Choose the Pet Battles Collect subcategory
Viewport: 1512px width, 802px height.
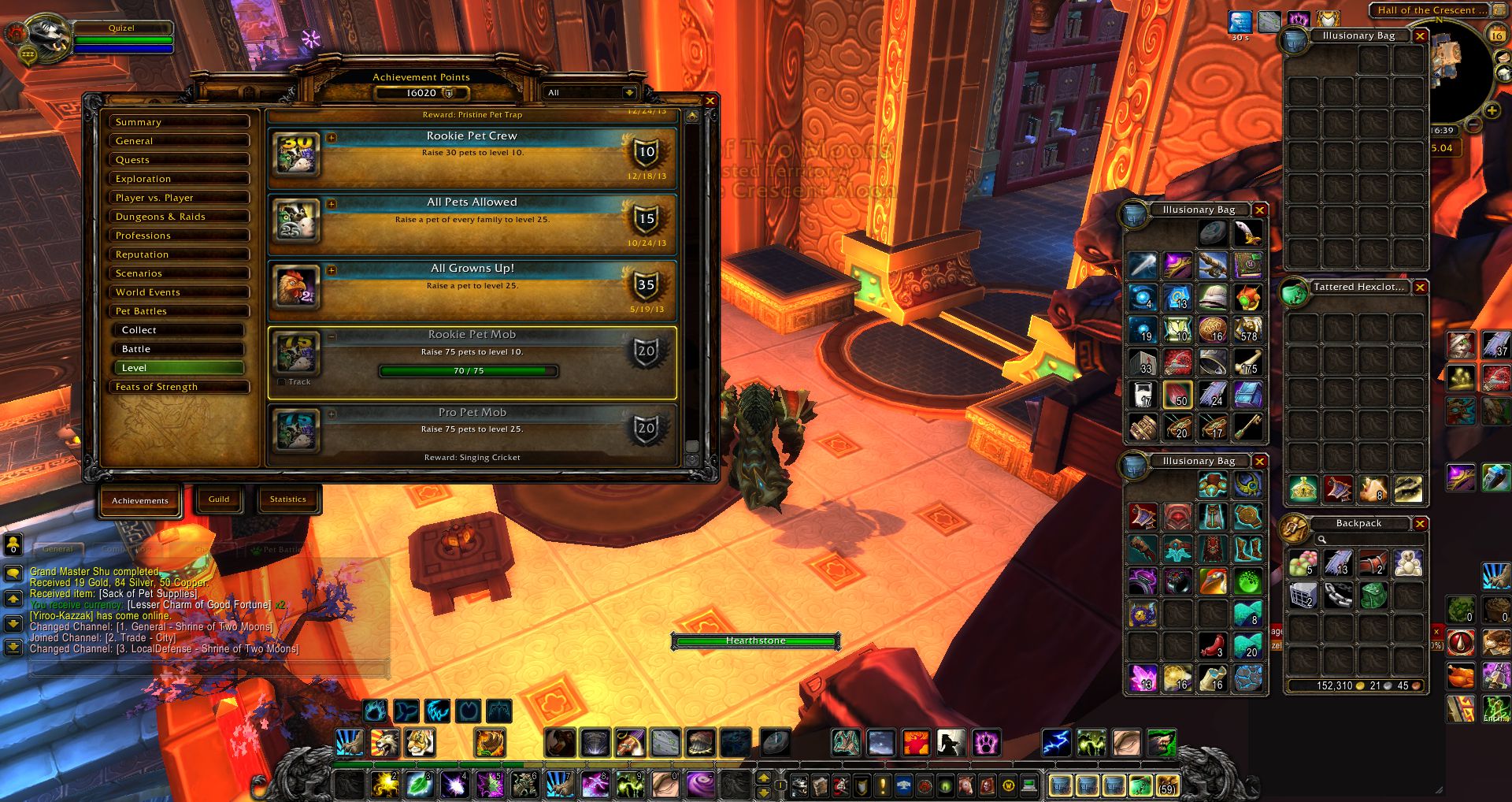tap(180, 330)
